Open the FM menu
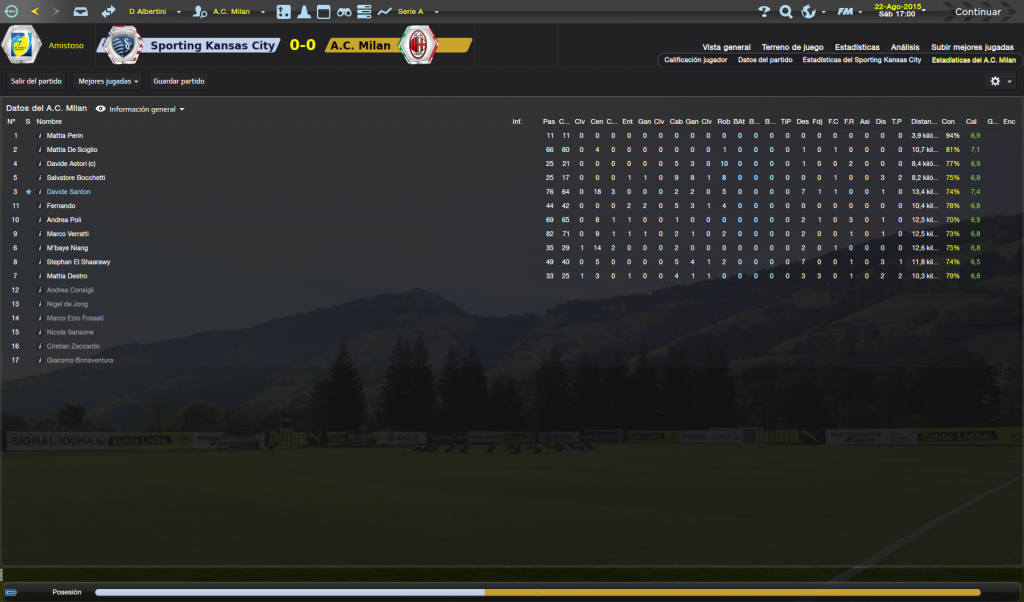The width and height of the screenshot is (1024, 602). [846, 12]
